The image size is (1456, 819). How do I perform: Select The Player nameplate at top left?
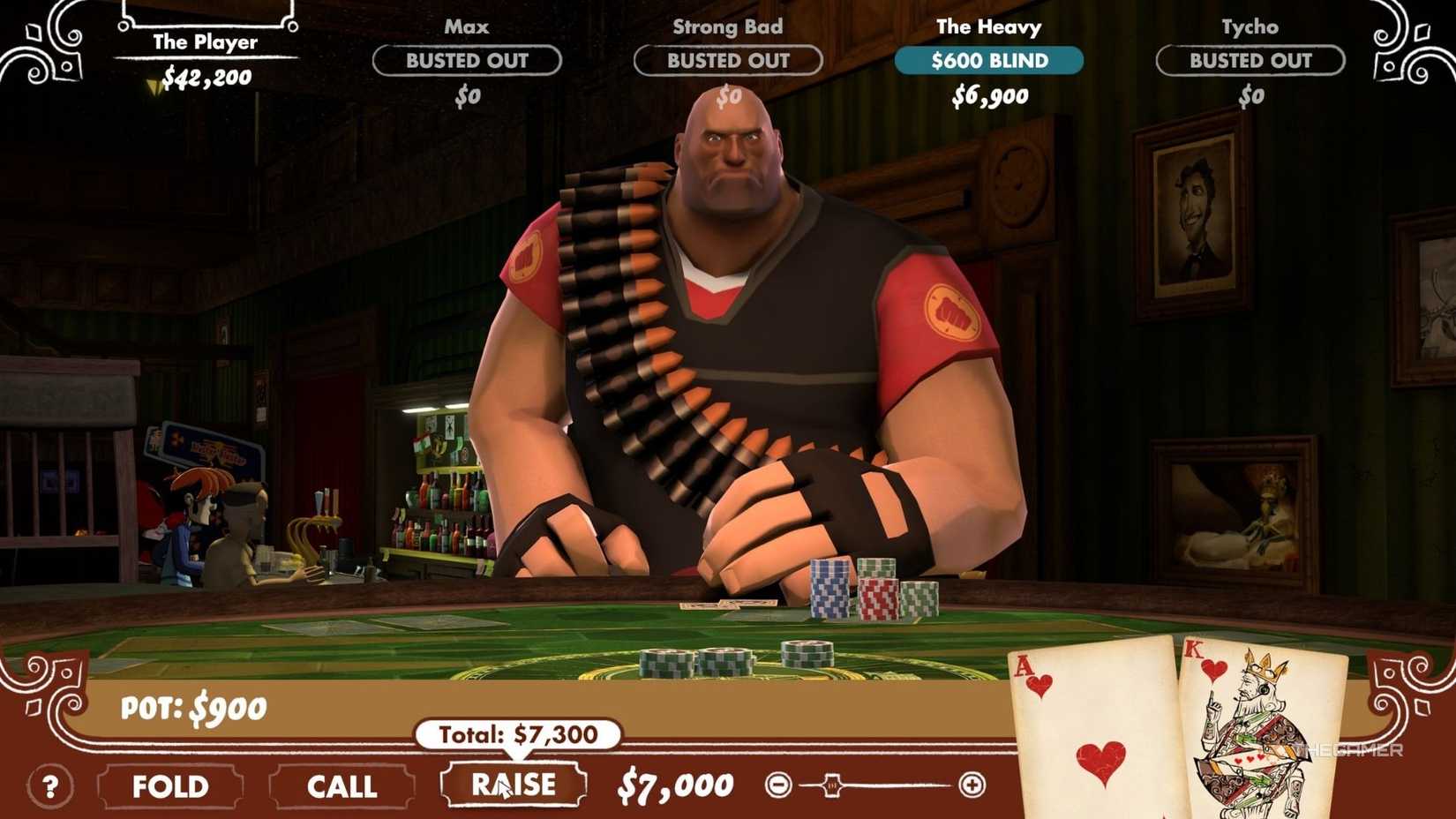coord(205,40)
